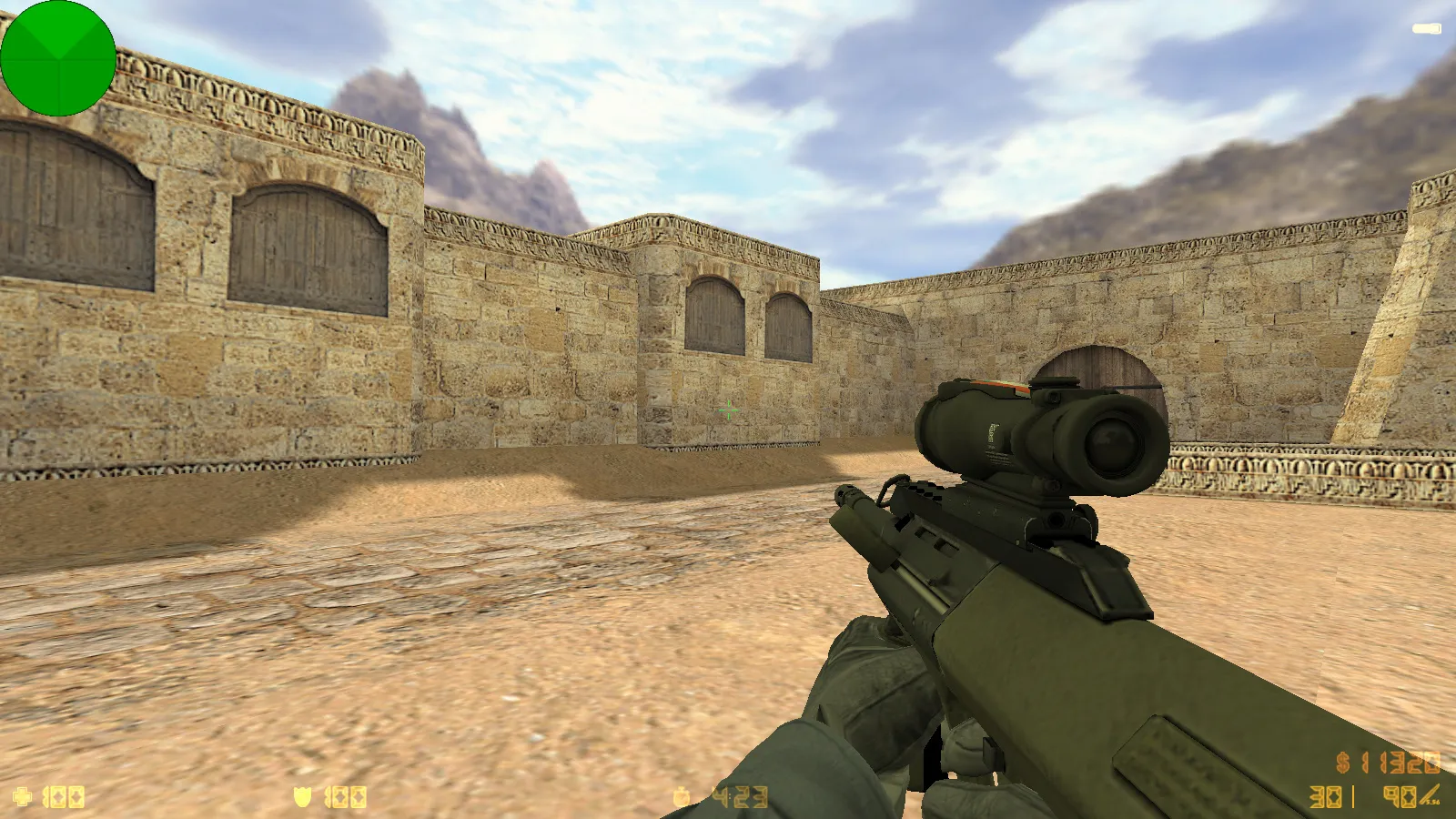Click the reserve ammo count of 90
This screenshot has height=819, width=1456.
click(x=1398, y=796)
